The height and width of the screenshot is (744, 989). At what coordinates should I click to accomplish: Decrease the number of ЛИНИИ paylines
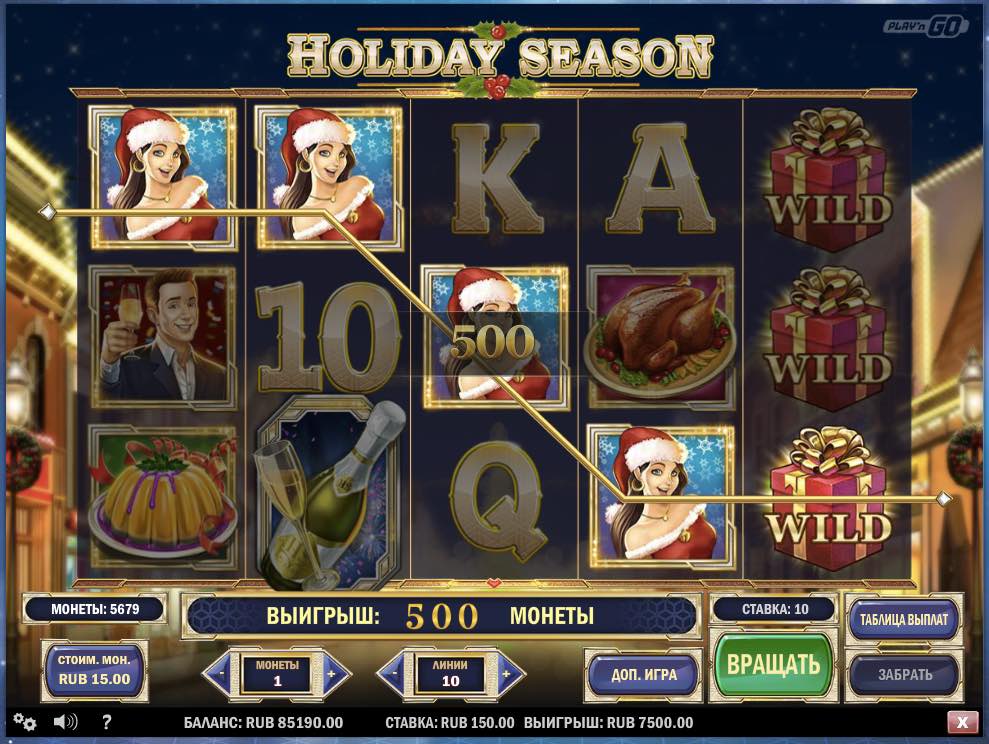[x=392, y=674]
